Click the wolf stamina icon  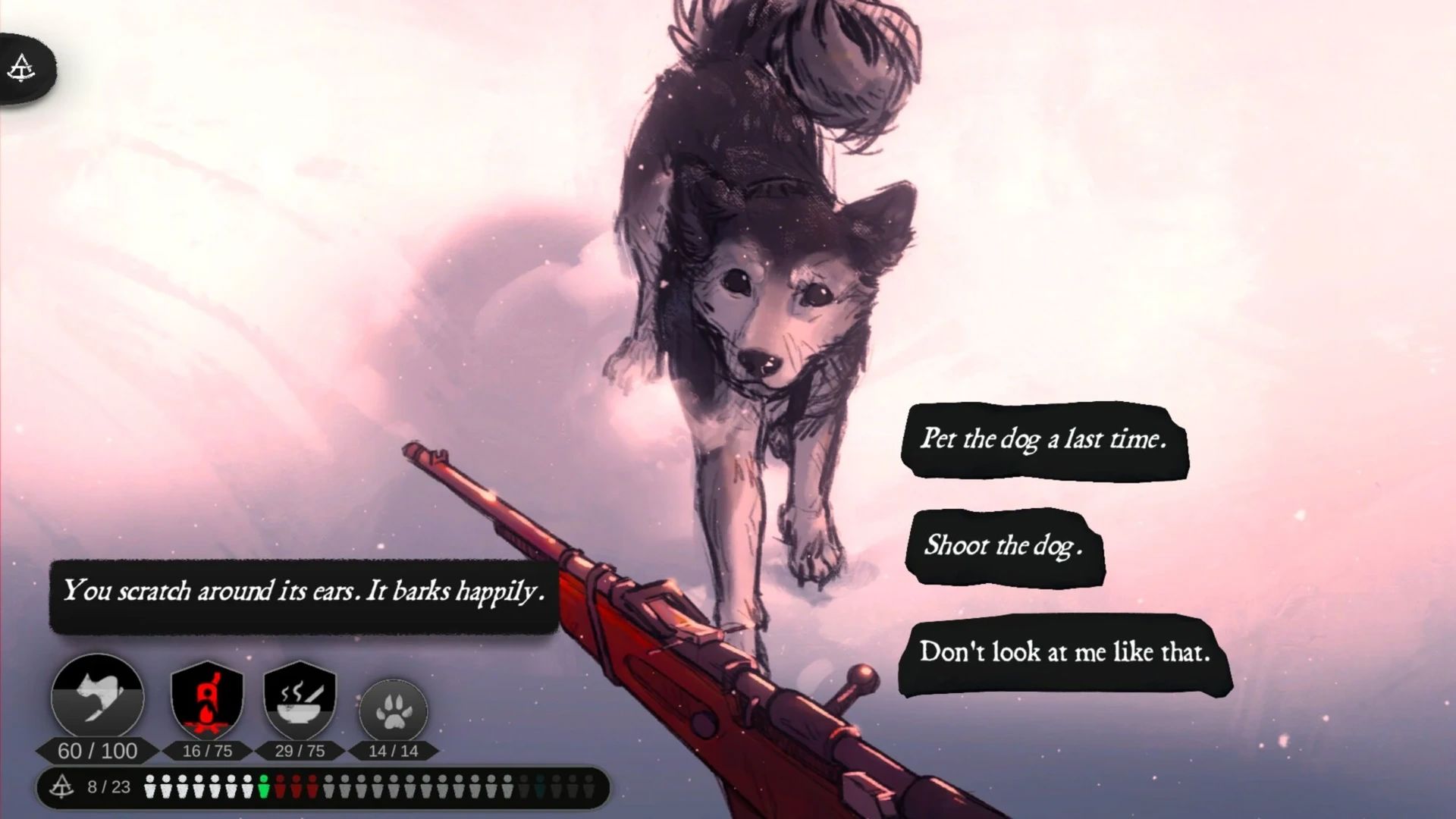[97, 698]
